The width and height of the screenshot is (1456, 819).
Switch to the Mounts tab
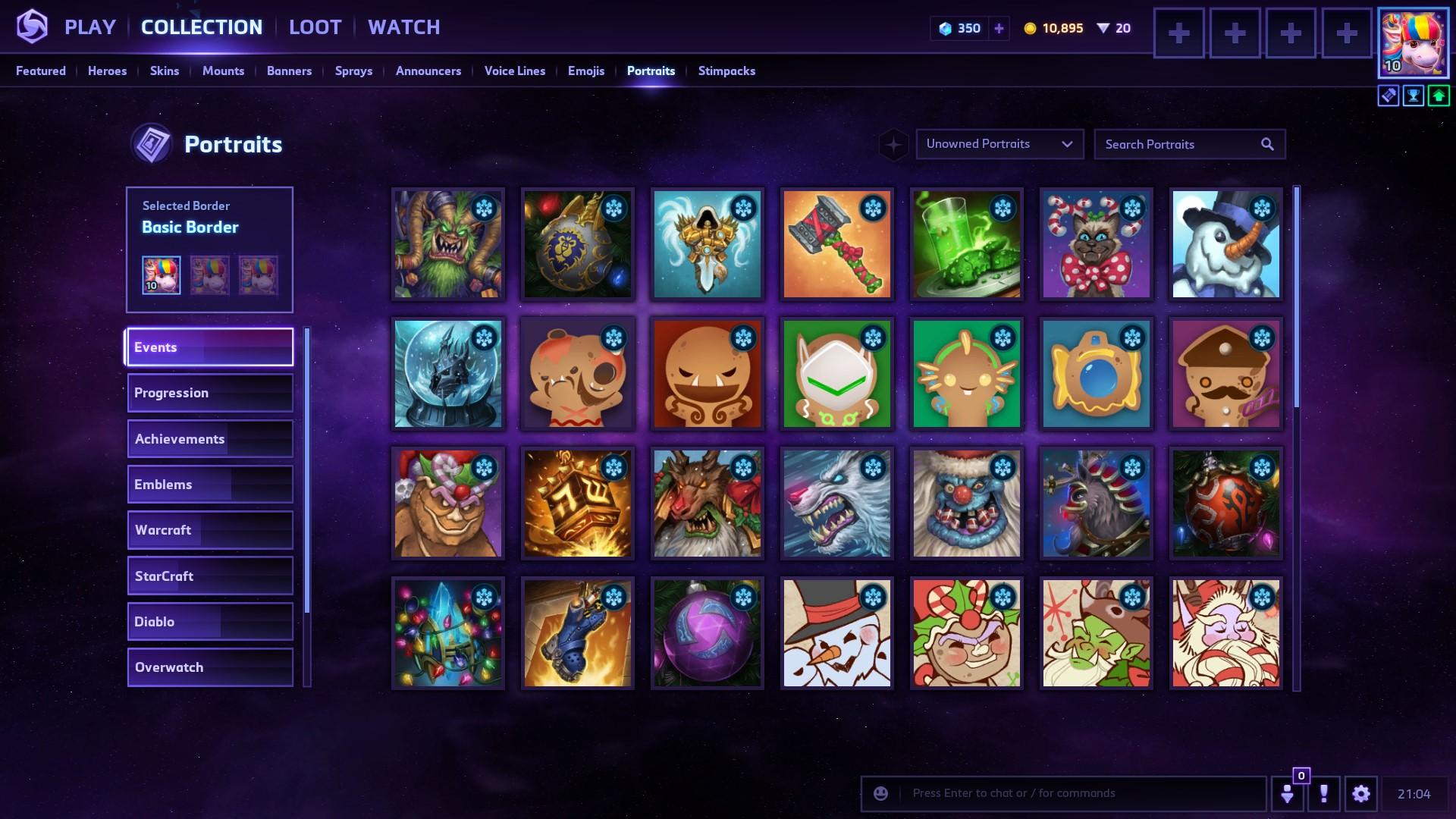pos(223,71)
